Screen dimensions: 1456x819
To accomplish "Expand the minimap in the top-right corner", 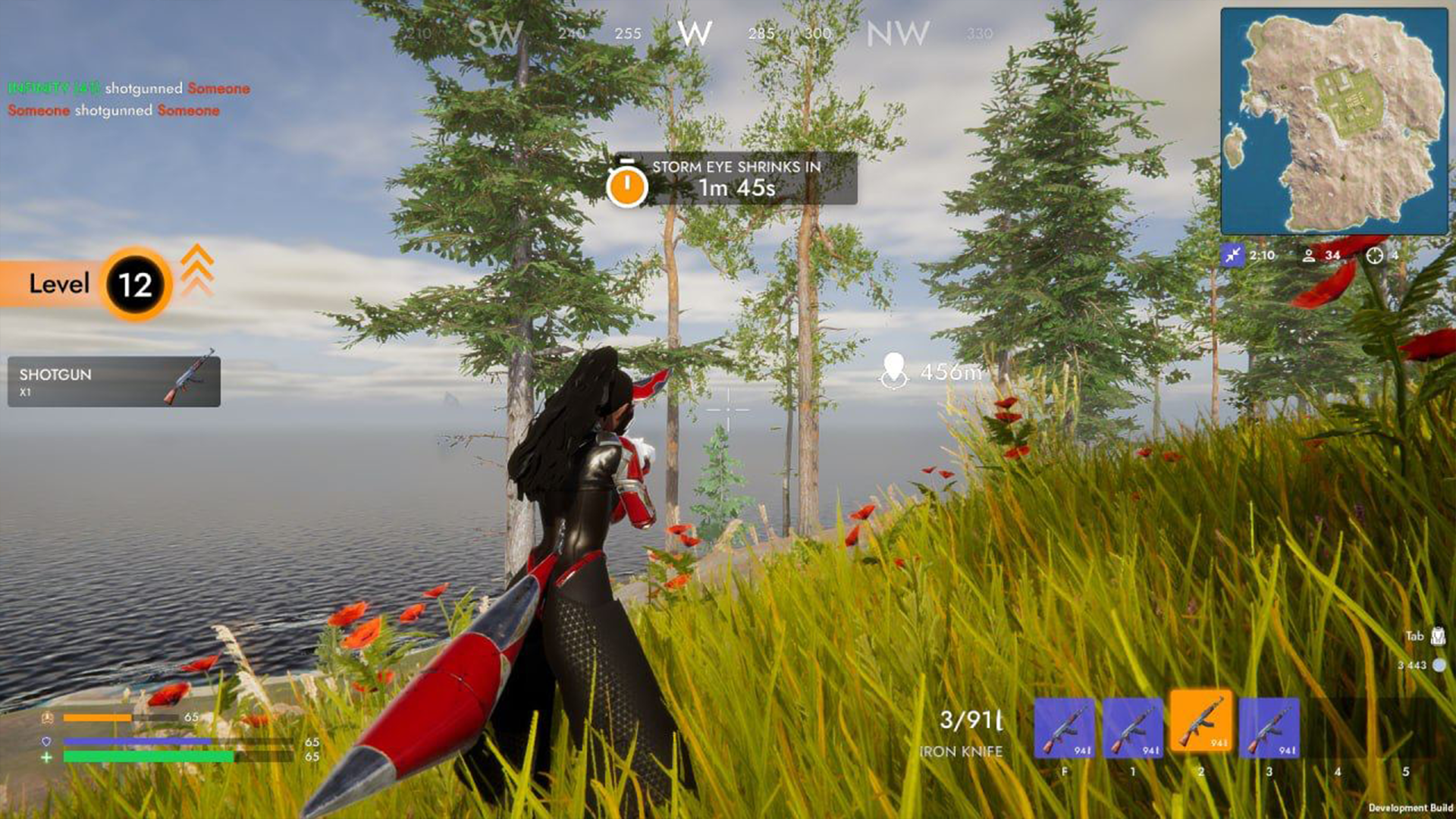I will (x=1335, y=121).
